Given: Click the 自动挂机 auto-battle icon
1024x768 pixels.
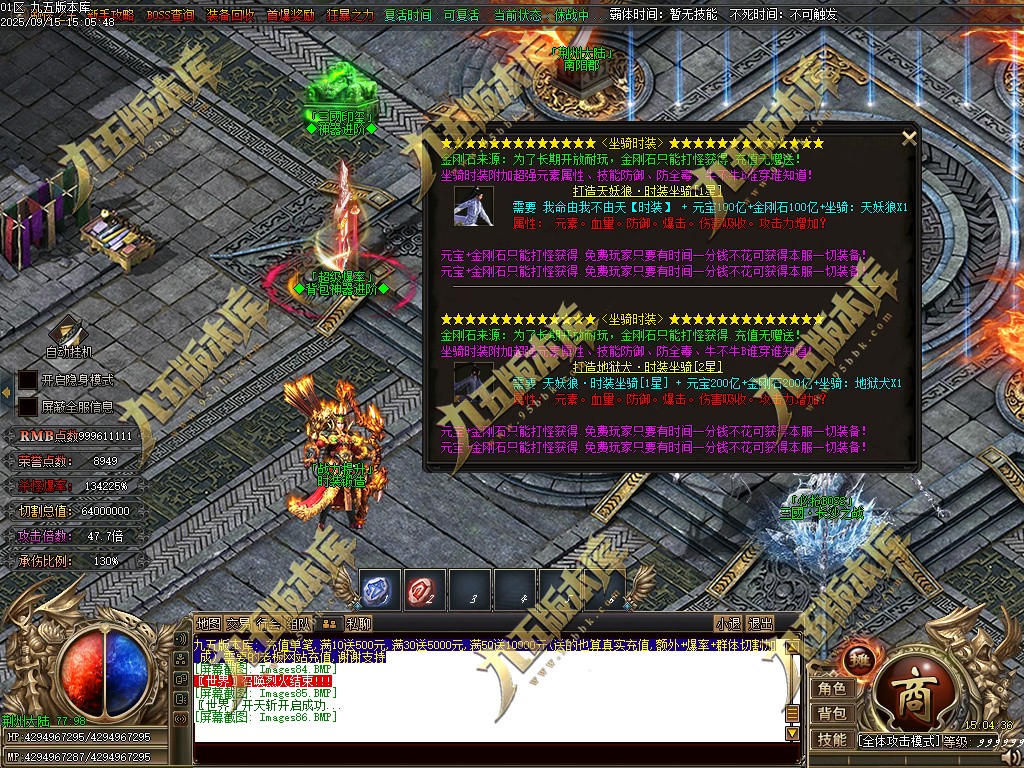Looking at the screenshot, I should [68, 331].
